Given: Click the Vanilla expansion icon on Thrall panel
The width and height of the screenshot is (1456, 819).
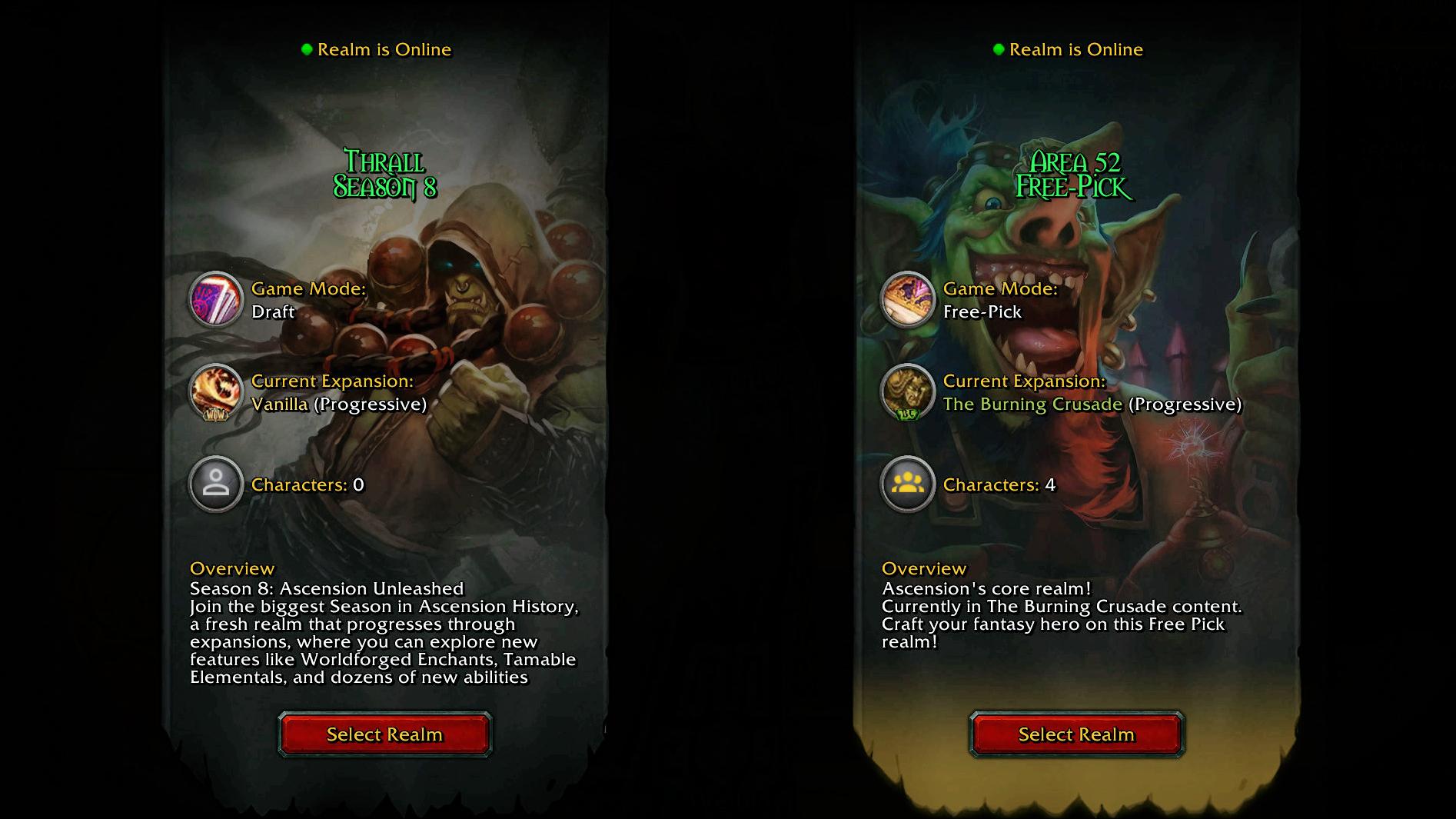Looking at the screenshot, I should coord(216,392).
